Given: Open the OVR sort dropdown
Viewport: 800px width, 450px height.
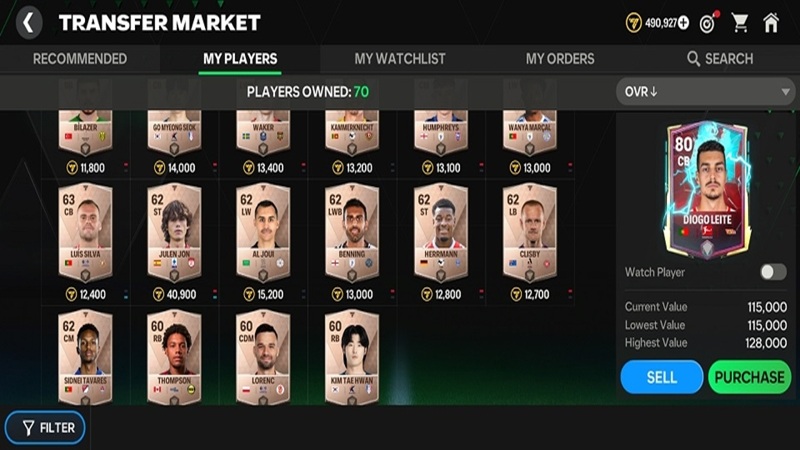Looking at the screenshot, I should 705,92.
